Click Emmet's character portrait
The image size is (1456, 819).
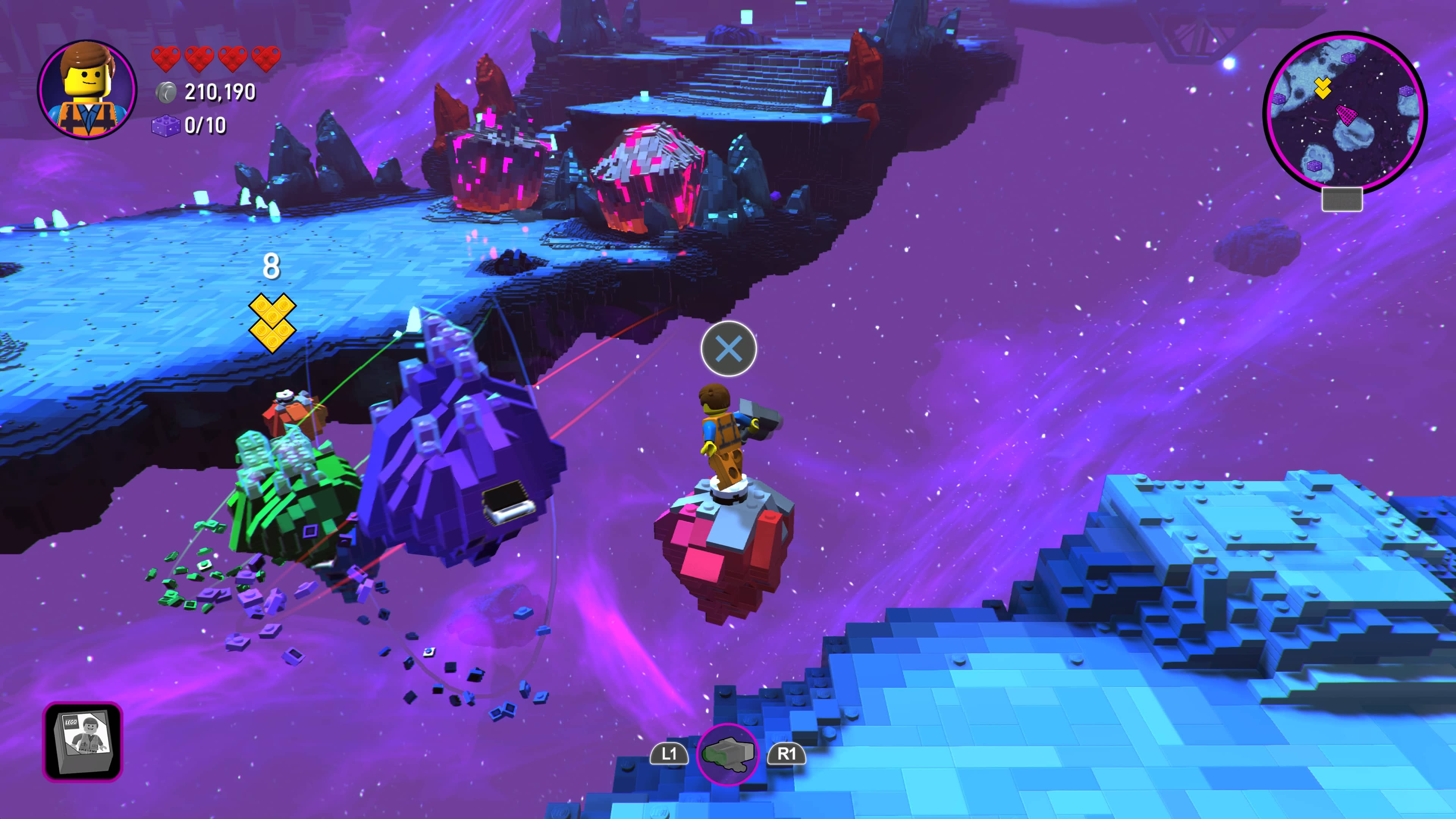pos(87,89)
